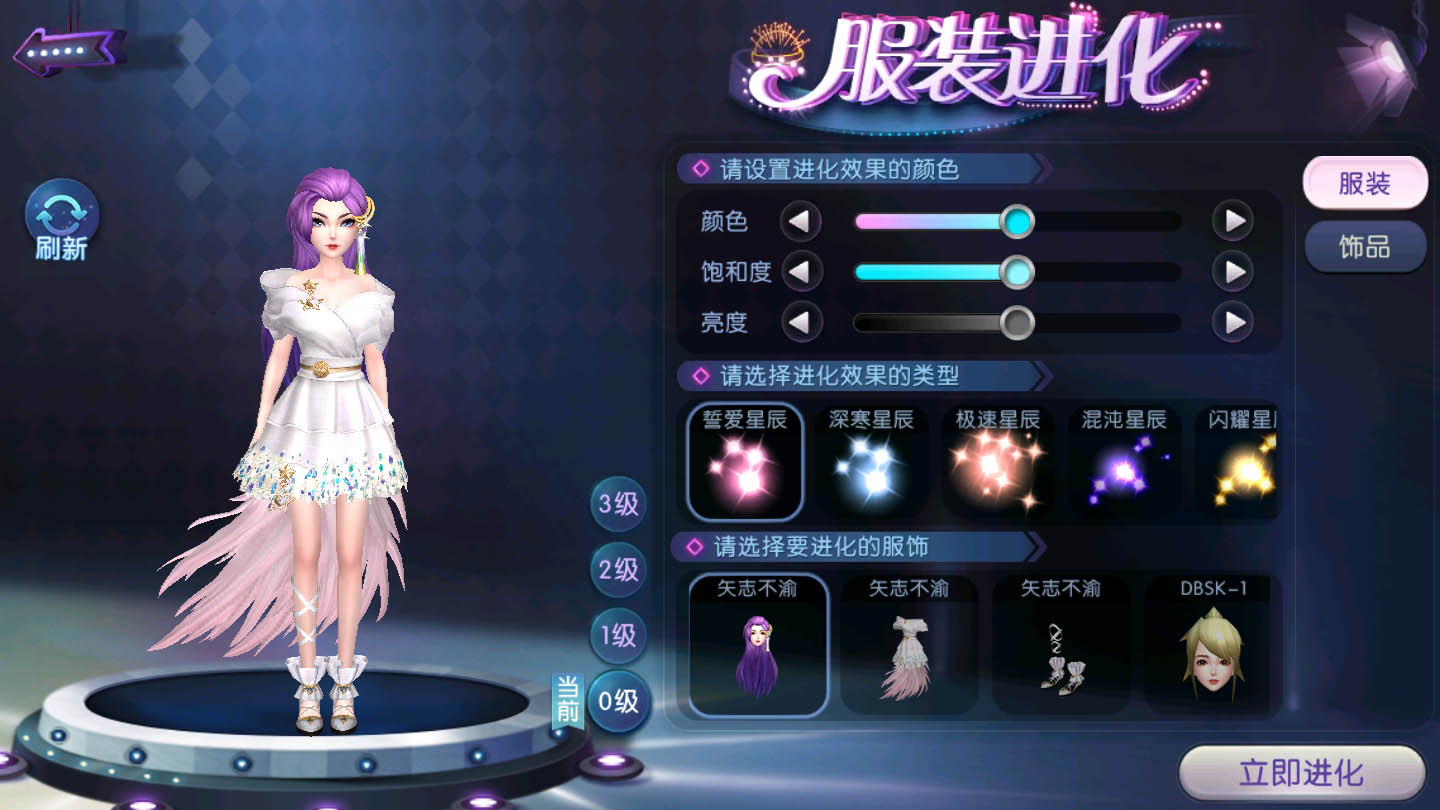This screenshot has width=1440, height=810.
Task: Switch to the 服装 tab
Action: pyautogui.click(x=1365, y=183)
